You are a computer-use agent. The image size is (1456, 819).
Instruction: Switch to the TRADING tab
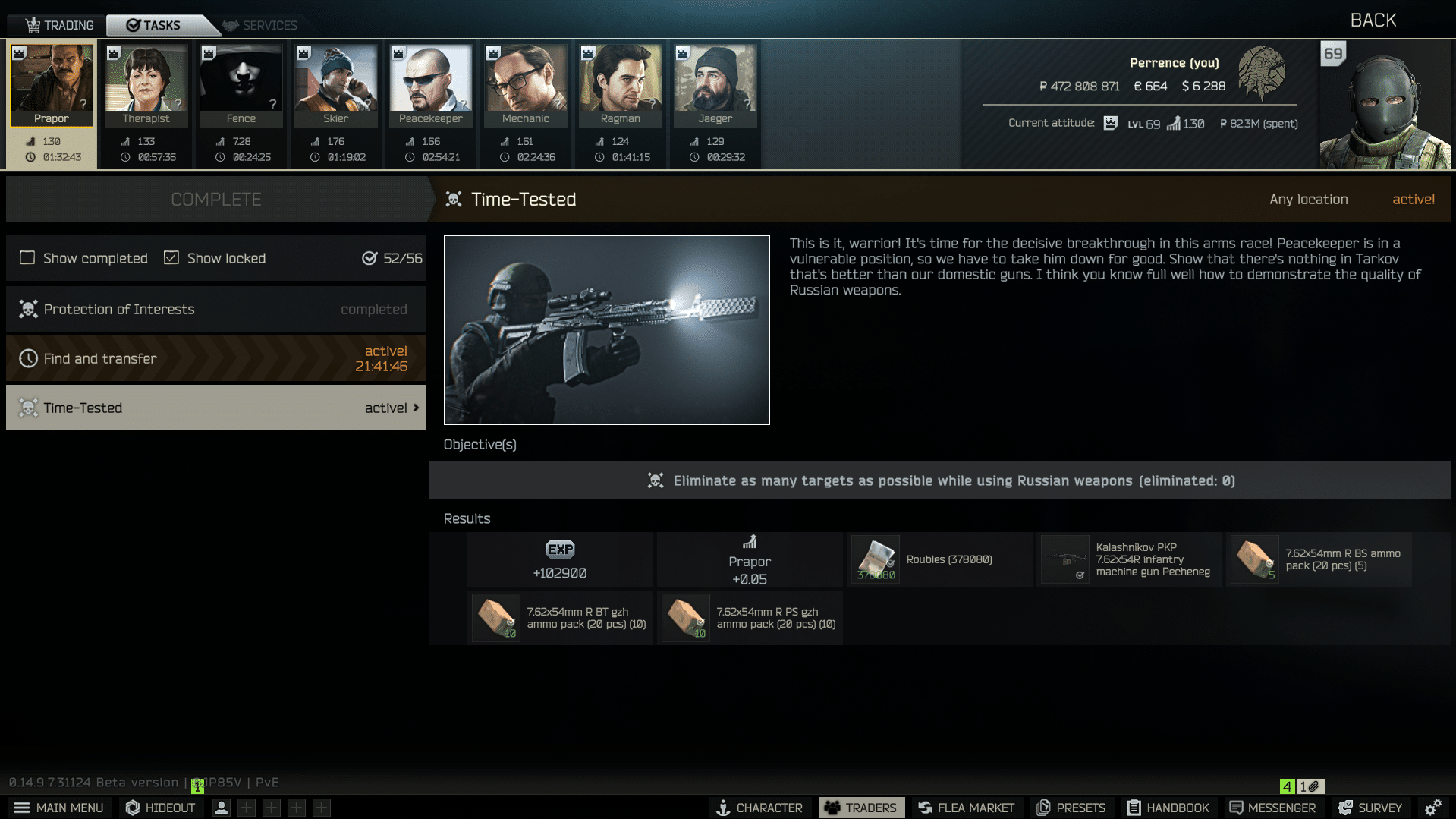[62, 24]
